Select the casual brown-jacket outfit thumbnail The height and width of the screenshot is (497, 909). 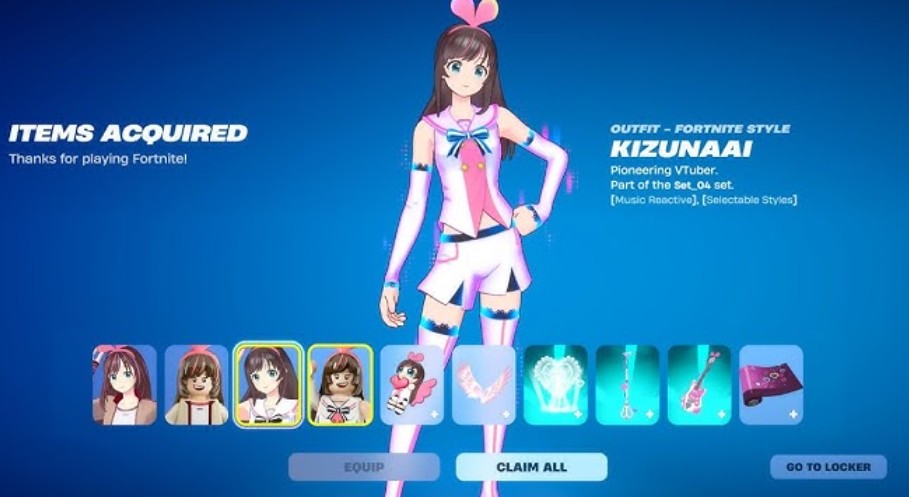pyautogui.click(x=125, y=385)
